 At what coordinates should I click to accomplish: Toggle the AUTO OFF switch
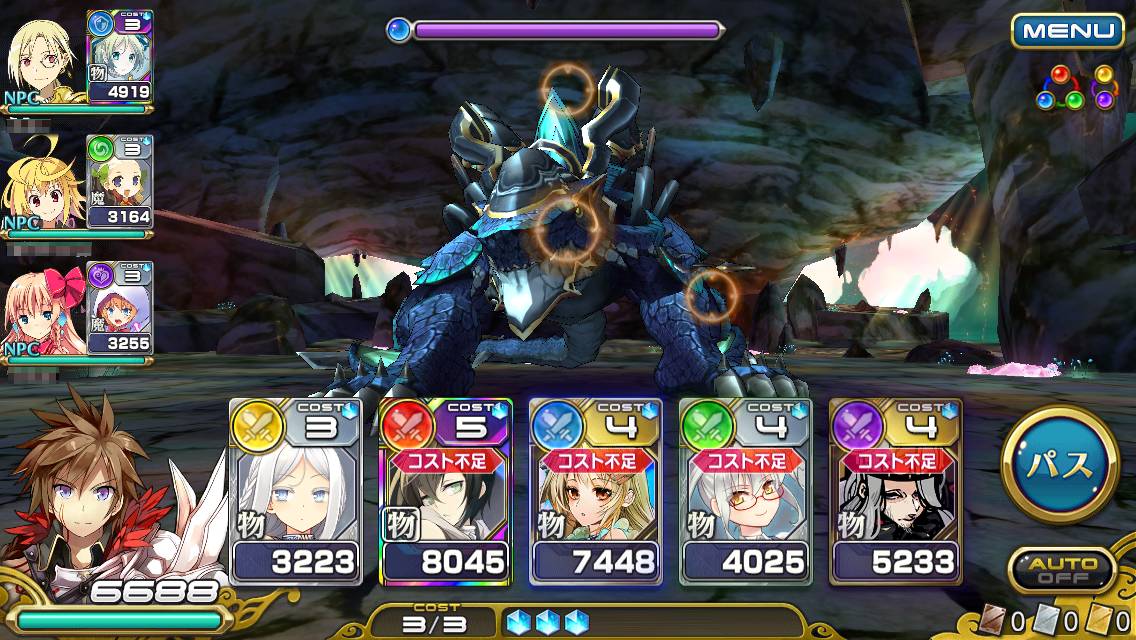(x=1061, y=571)
